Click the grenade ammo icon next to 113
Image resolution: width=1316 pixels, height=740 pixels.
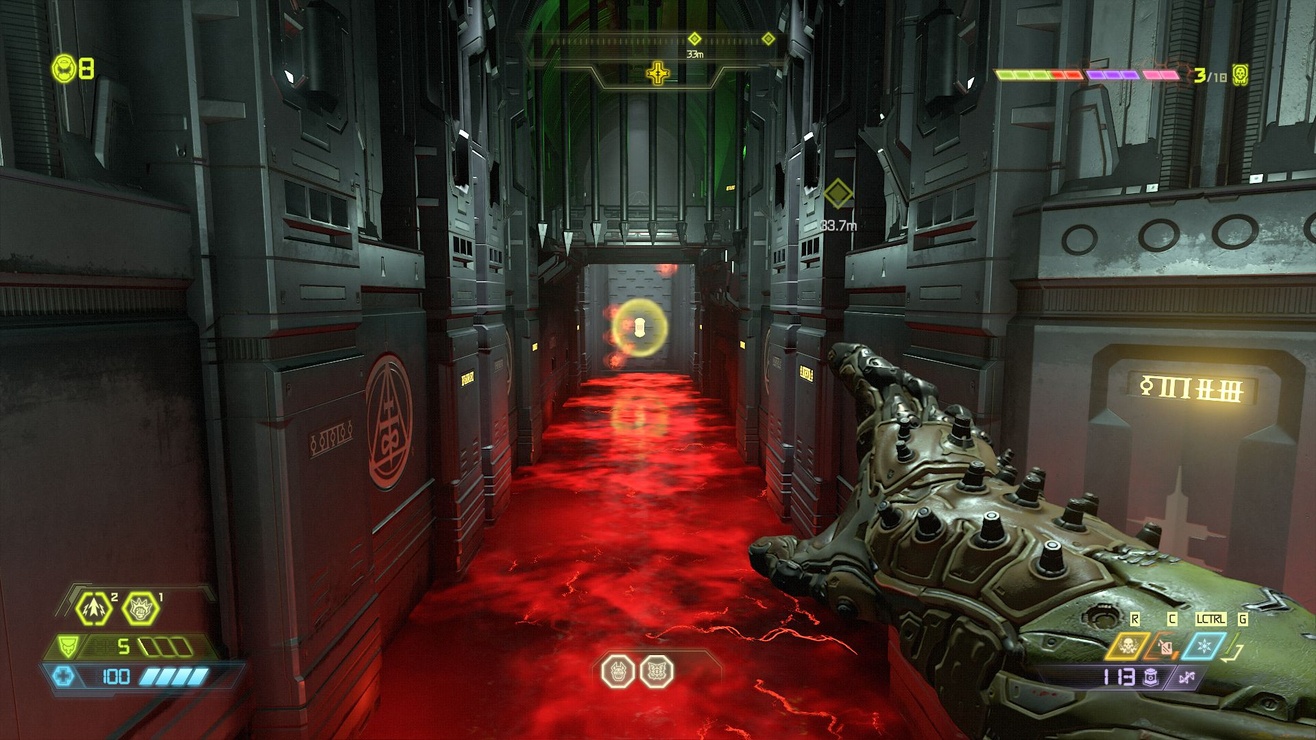pyautogui.click(x=1148, y=676)
